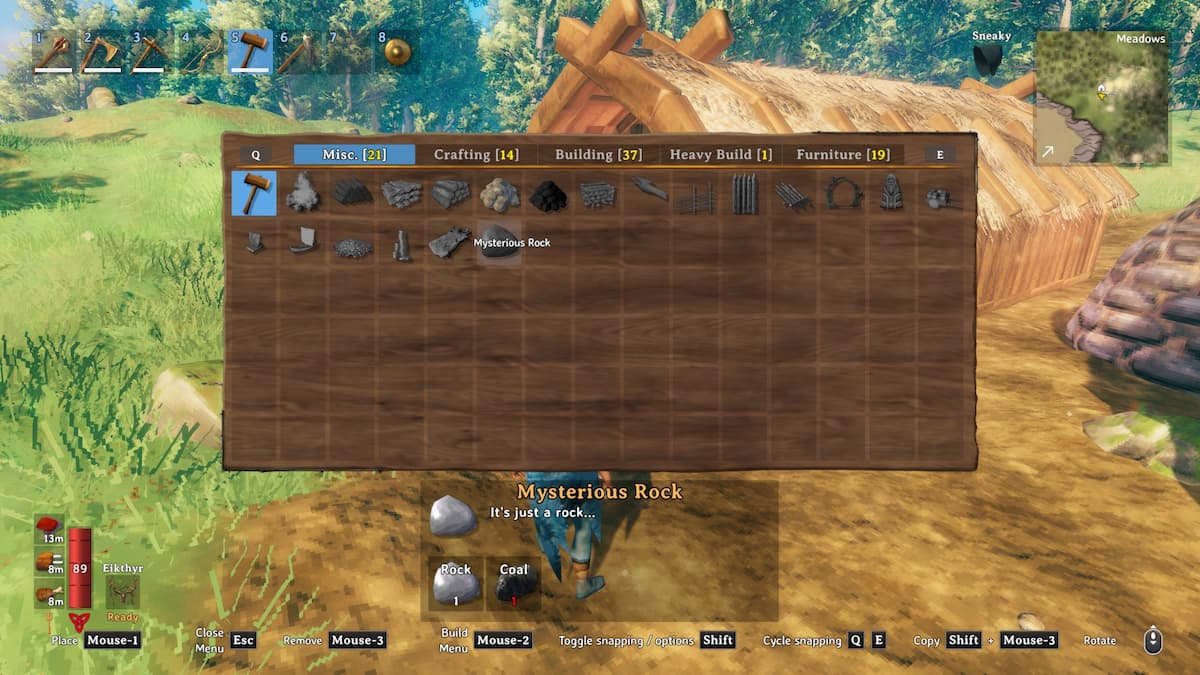Equip the club in hotbar slot 1

pos(54,52)
